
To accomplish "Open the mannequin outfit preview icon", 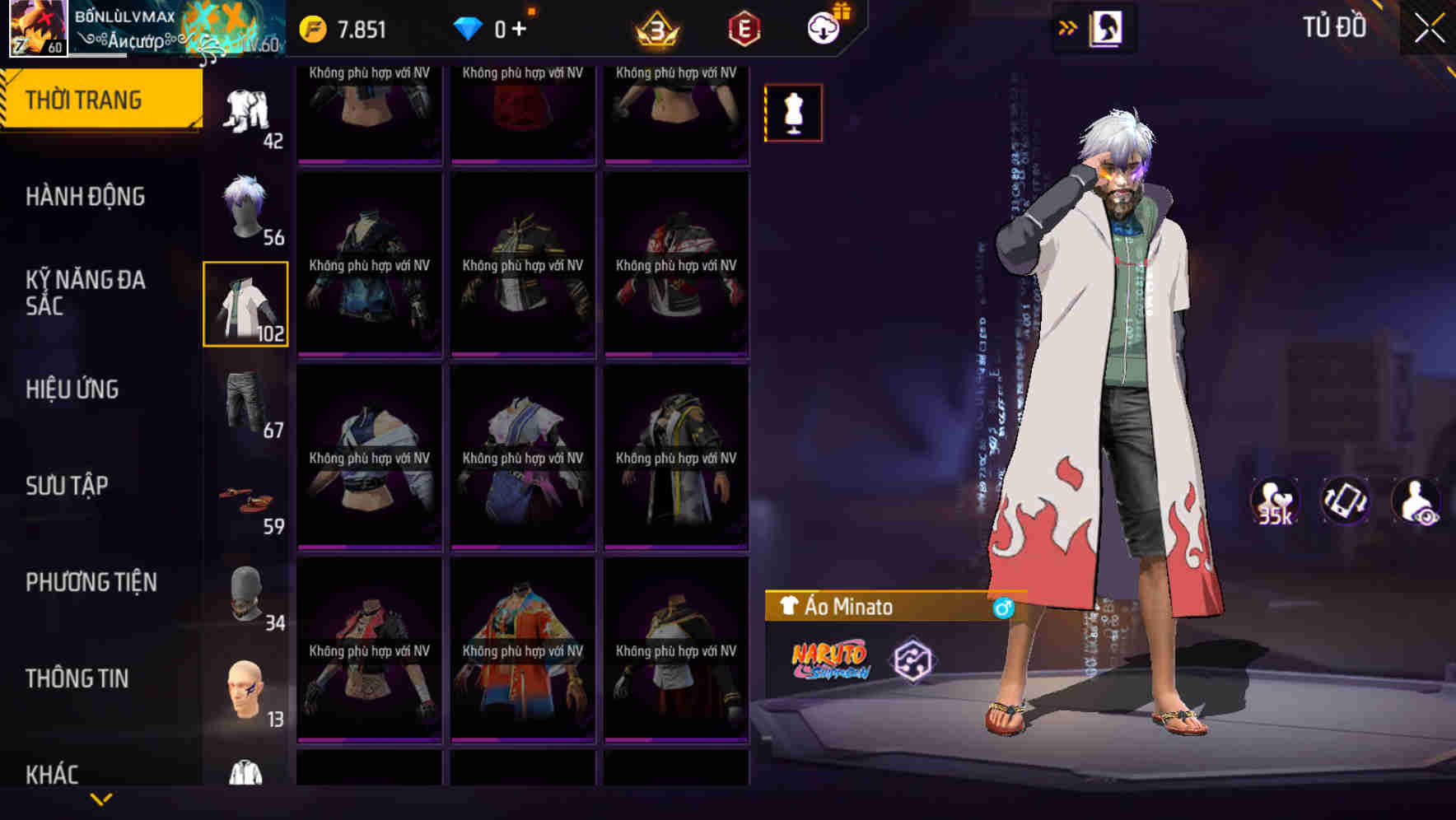I will click(x=793, y=112).
